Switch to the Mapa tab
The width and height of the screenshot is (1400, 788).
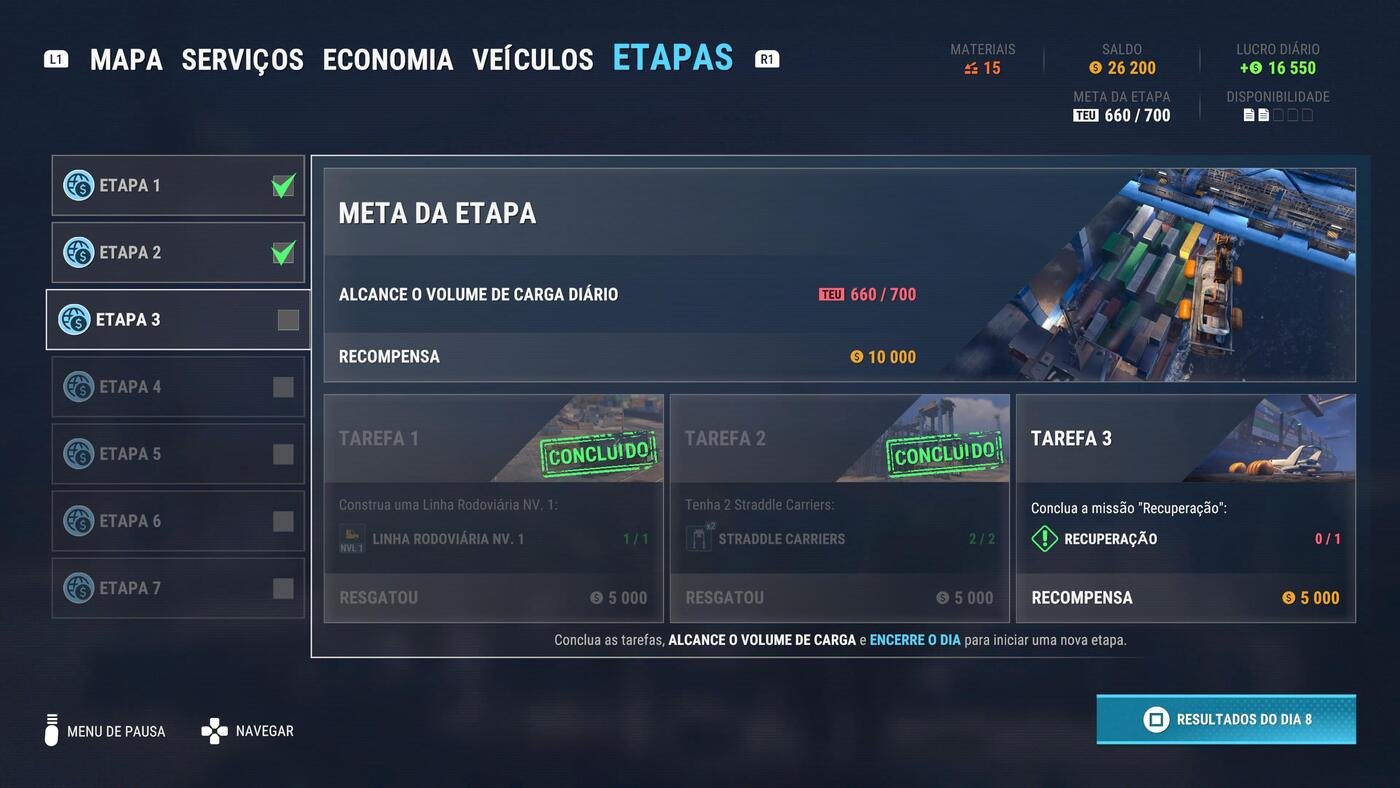pyautogui.click(x=126, y=60)
